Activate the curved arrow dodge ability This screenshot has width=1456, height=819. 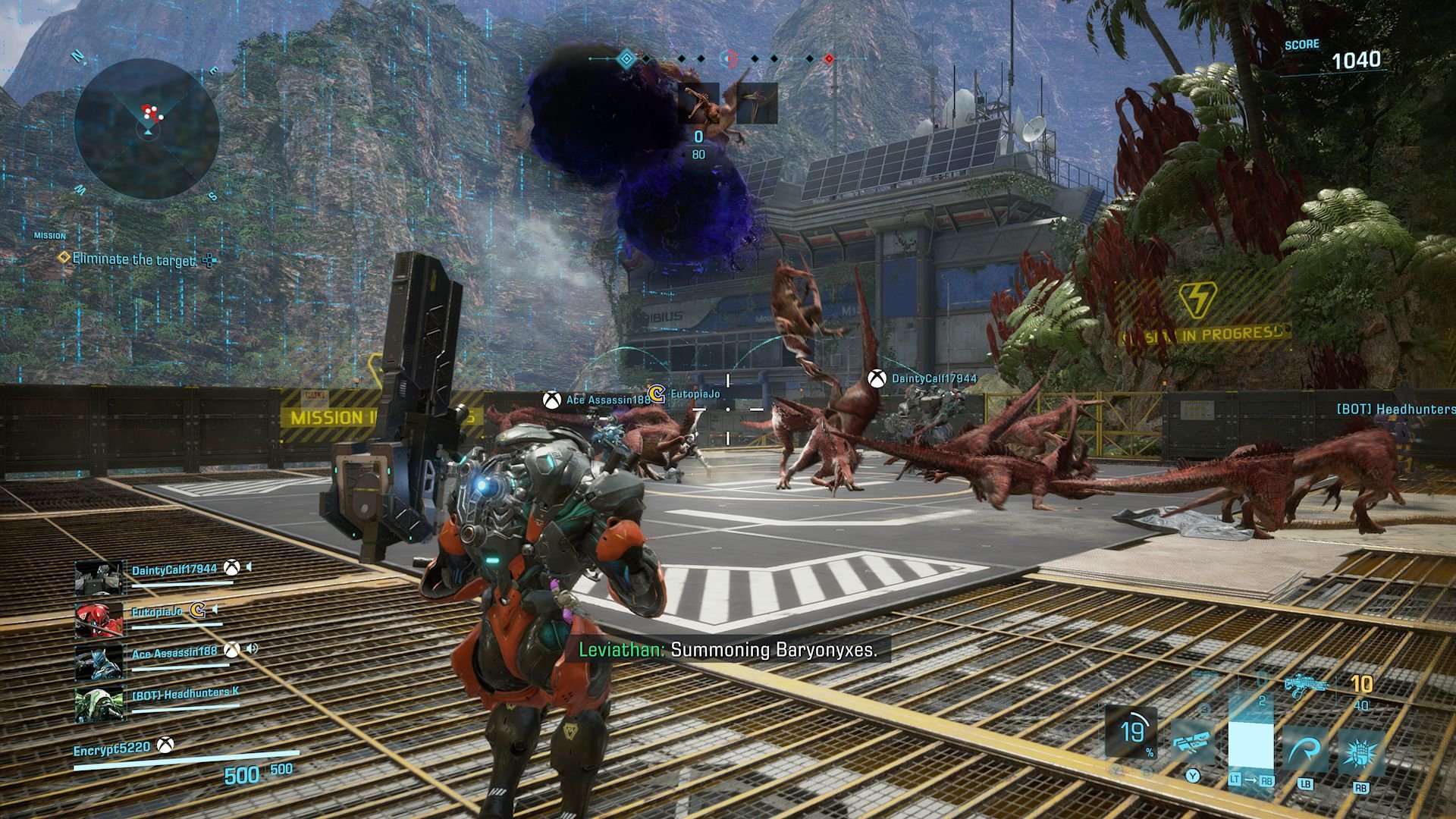point(1306,752)
